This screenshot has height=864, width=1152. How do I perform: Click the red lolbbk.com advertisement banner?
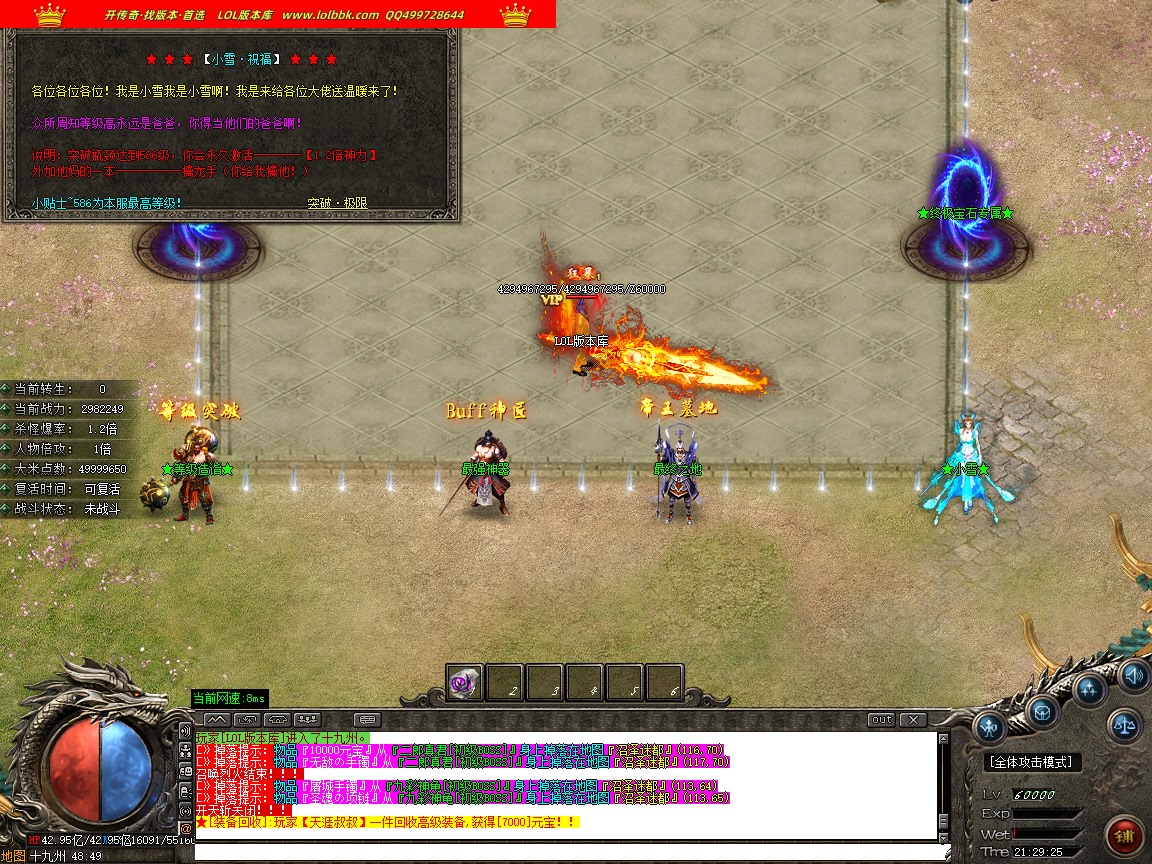pyautogui.click(x=278, y=14)
